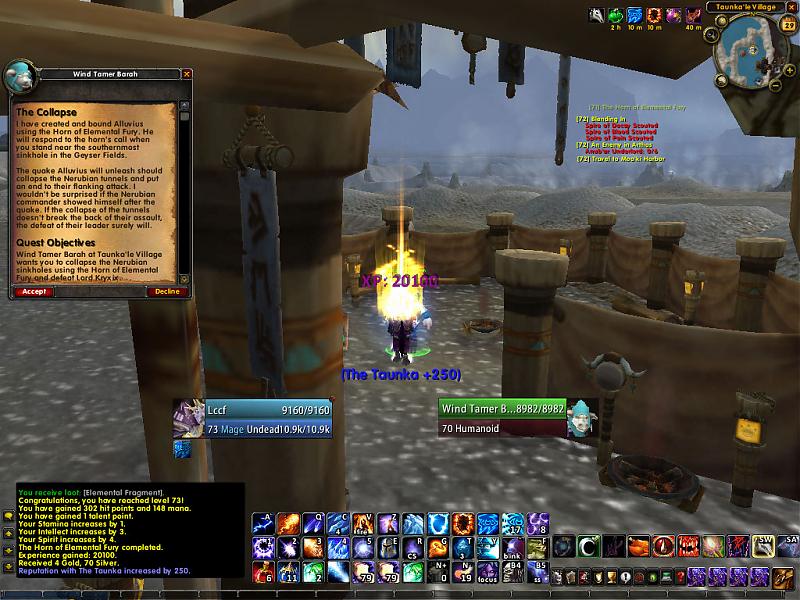Select the Blending In quest in tracker

600,119
